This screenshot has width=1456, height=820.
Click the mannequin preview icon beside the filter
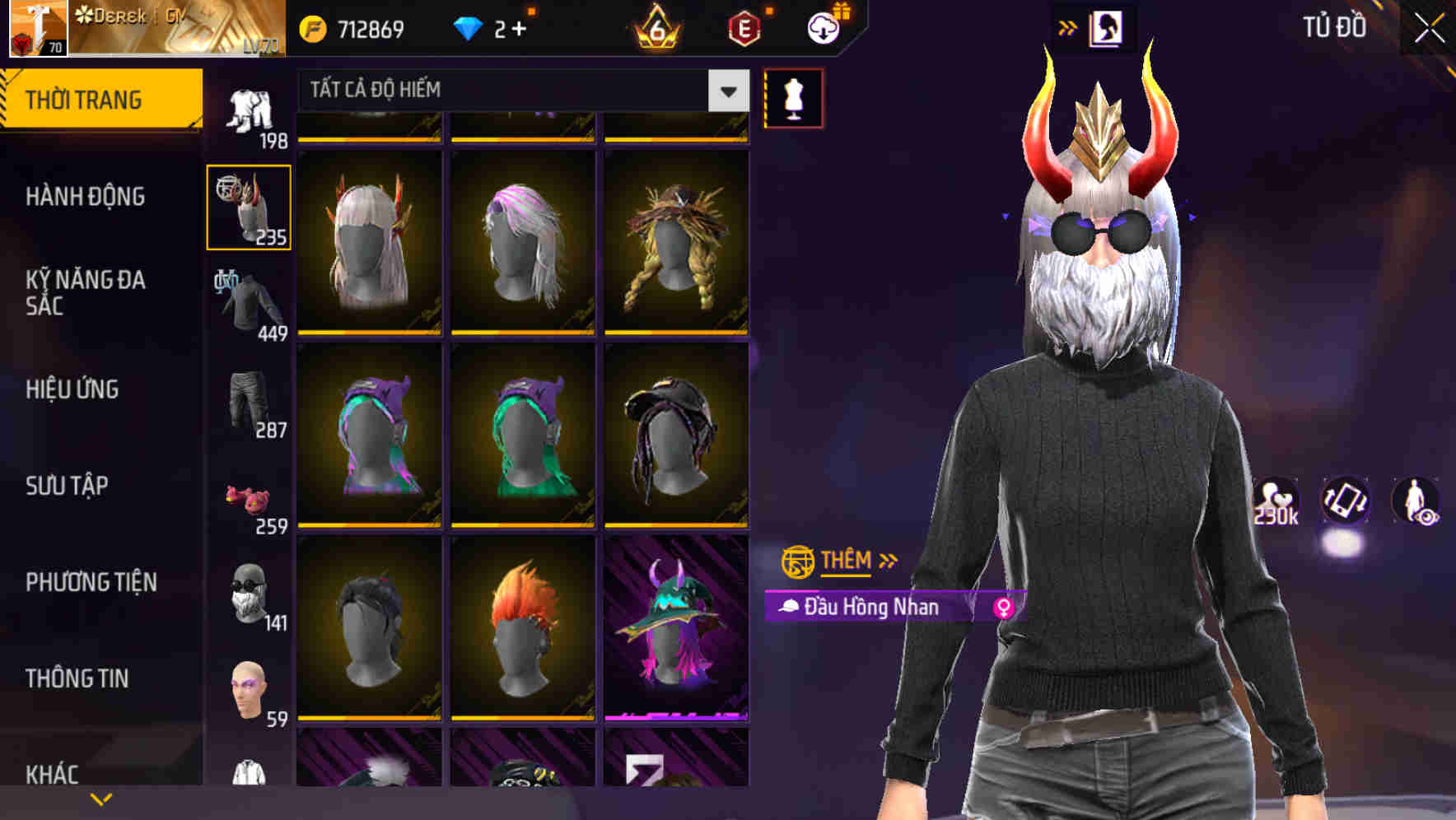click(x=792, y=99)
